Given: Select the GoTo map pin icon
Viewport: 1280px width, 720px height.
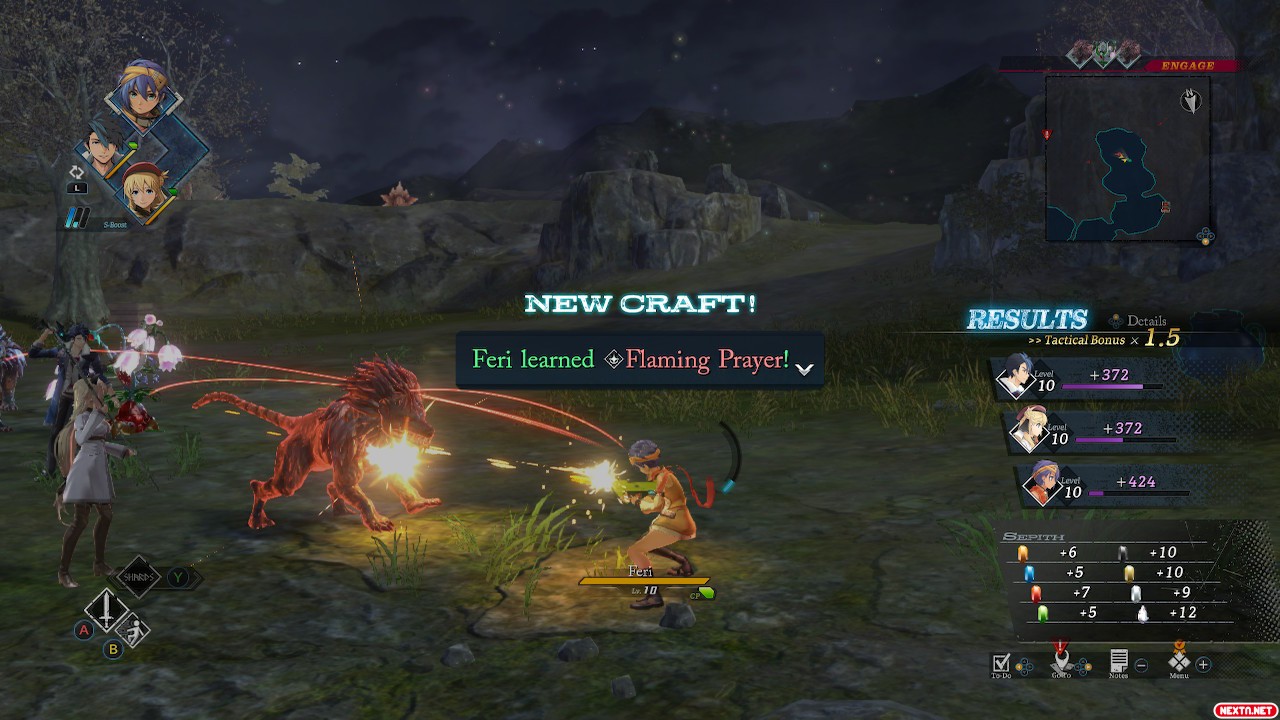Looking at the screenshot, I should [1060, 661].
